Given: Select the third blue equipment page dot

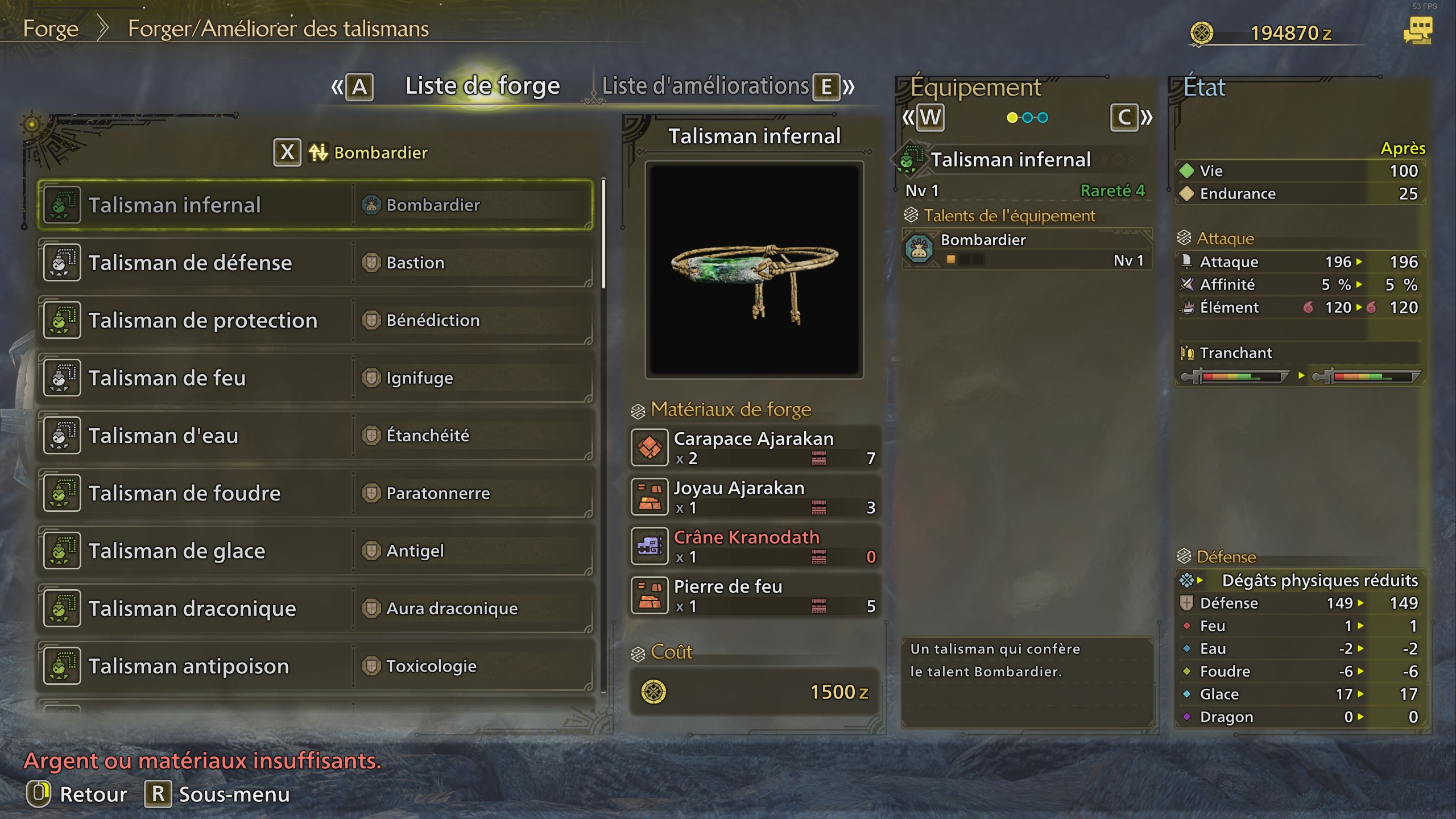Looking at the screenshot, I should pos(1043,118).
